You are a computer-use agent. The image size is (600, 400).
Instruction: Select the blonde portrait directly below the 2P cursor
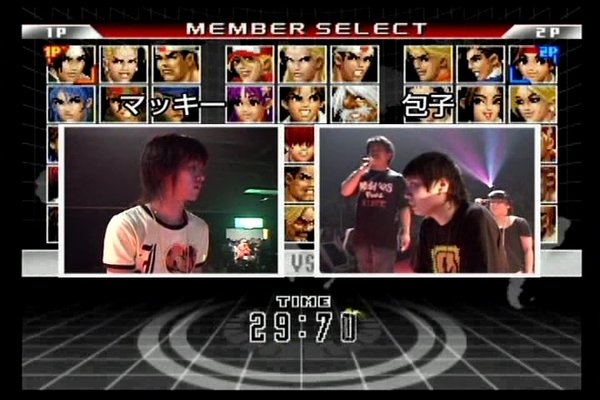click(534, 103)
